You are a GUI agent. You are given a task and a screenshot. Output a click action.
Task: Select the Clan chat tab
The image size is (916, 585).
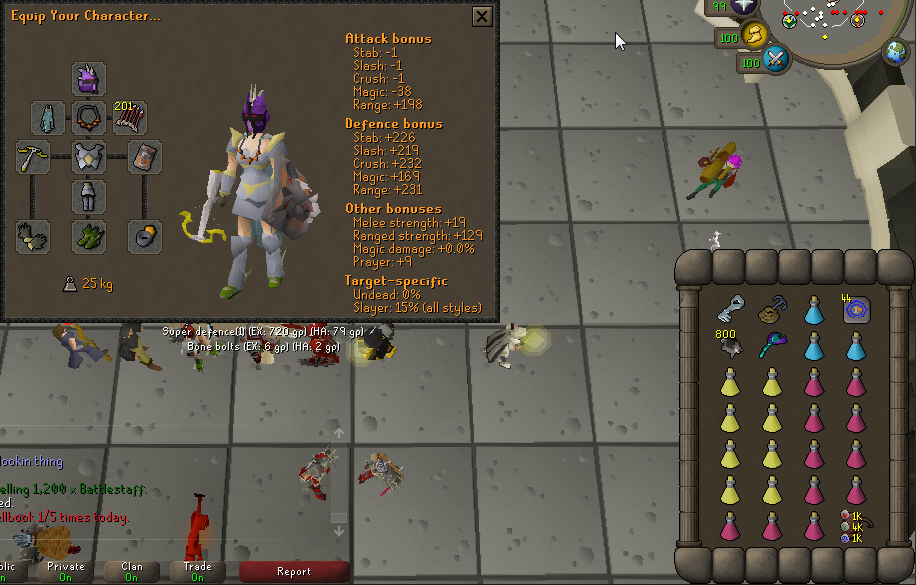(132, 572)
